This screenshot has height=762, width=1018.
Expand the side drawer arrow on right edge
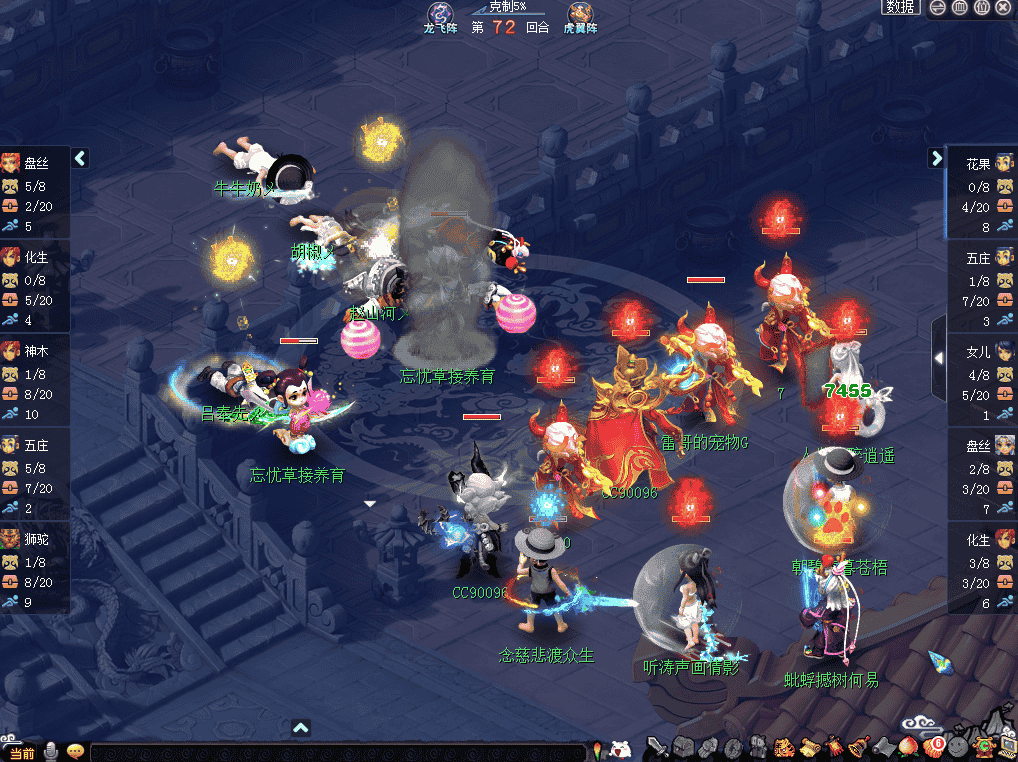(x=939, y=357)
